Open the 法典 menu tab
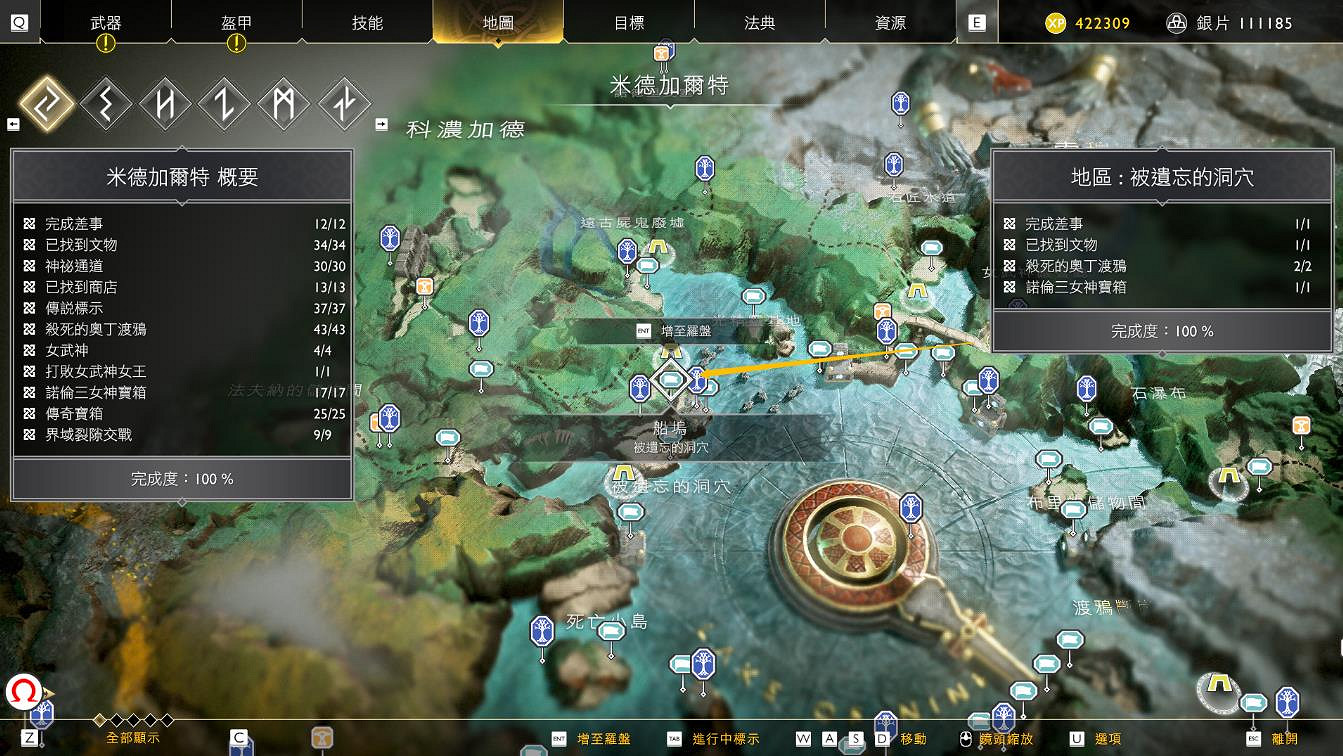The image size is (1343, 756). [758, 22]
